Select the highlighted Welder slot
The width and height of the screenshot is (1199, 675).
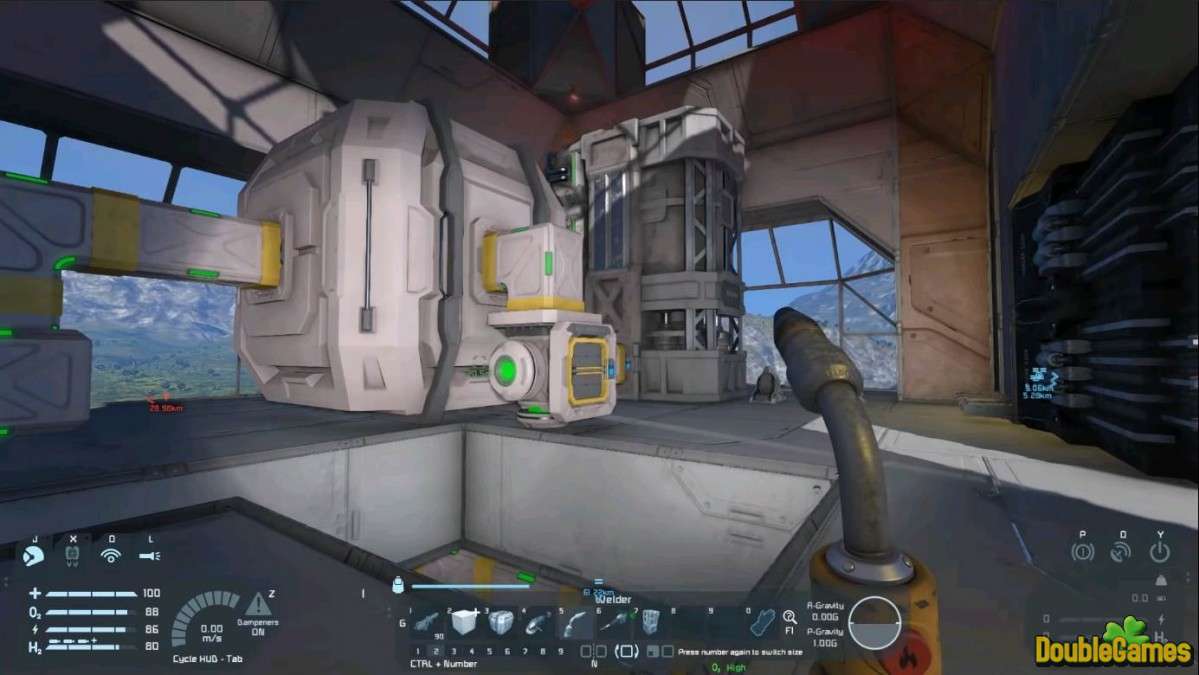click(575, 623)
